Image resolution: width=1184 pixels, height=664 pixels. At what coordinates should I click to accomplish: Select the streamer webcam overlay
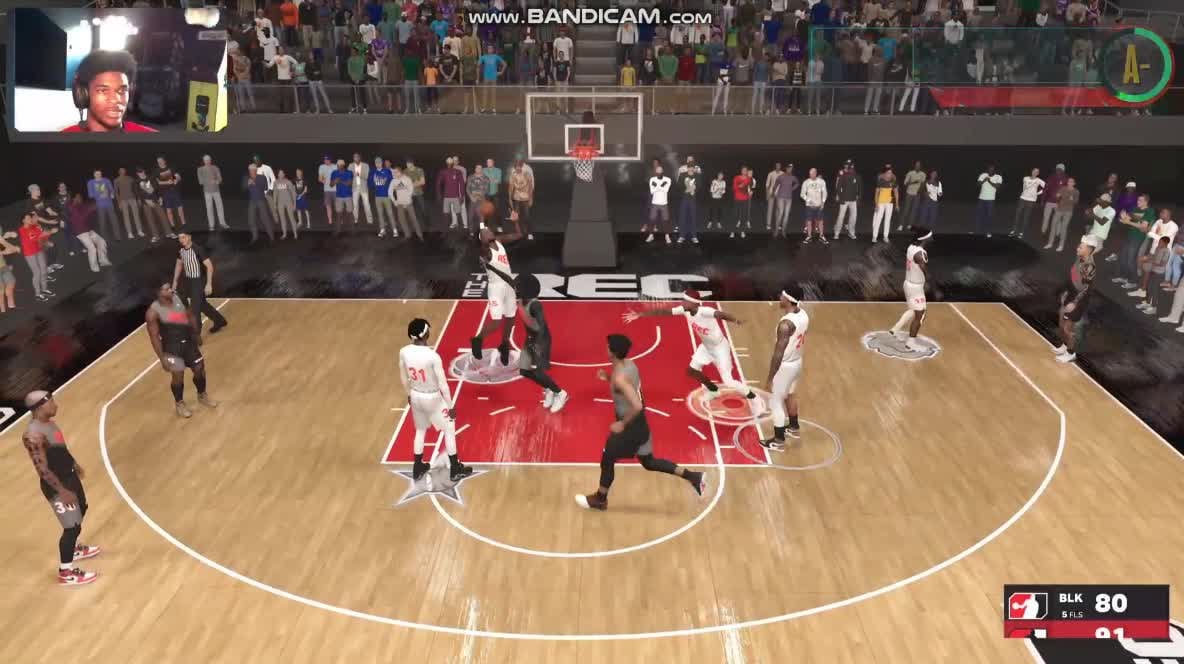tap(120, 71)
